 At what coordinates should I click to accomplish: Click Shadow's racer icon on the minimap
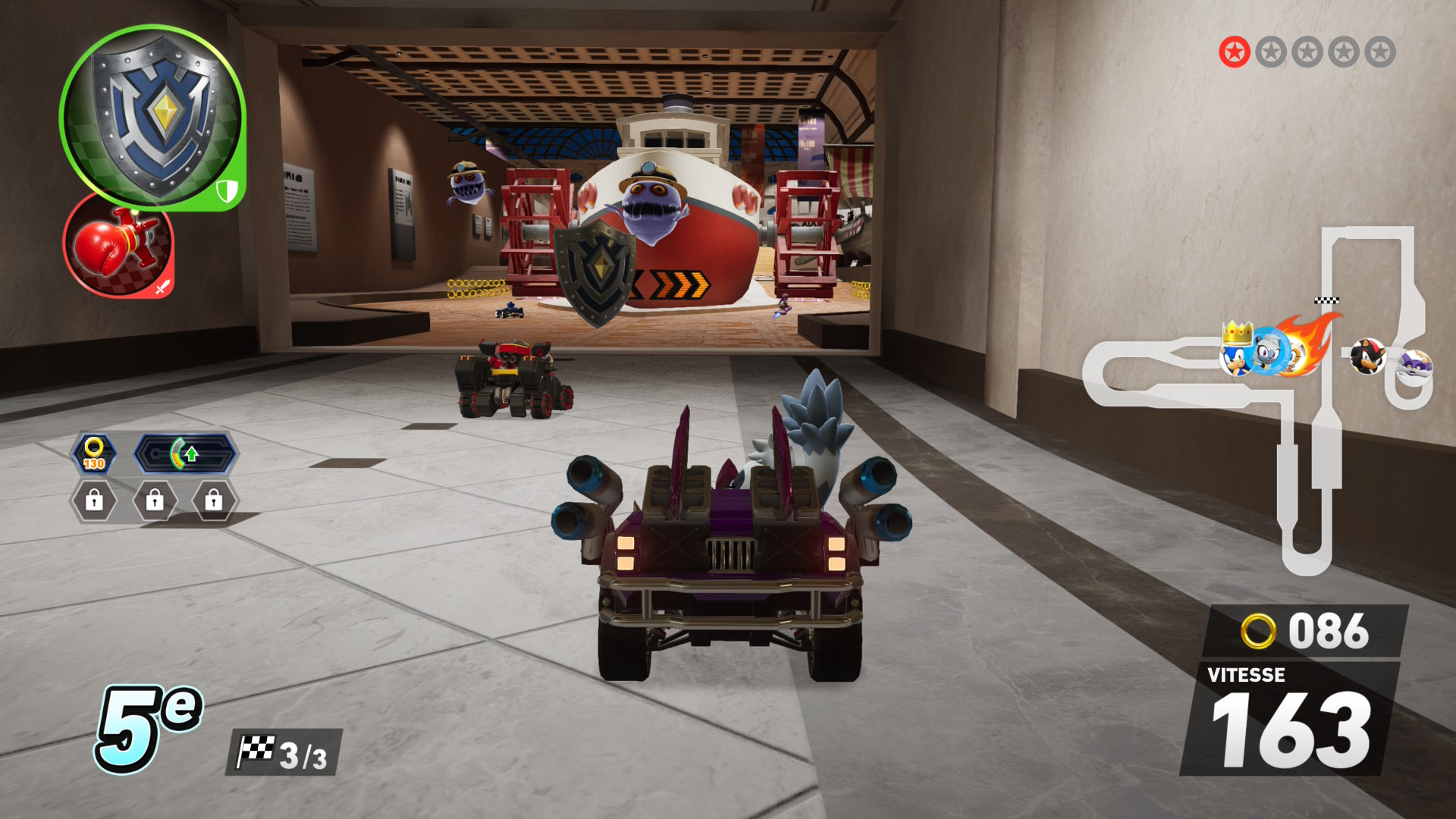[x=1367, y=356]
